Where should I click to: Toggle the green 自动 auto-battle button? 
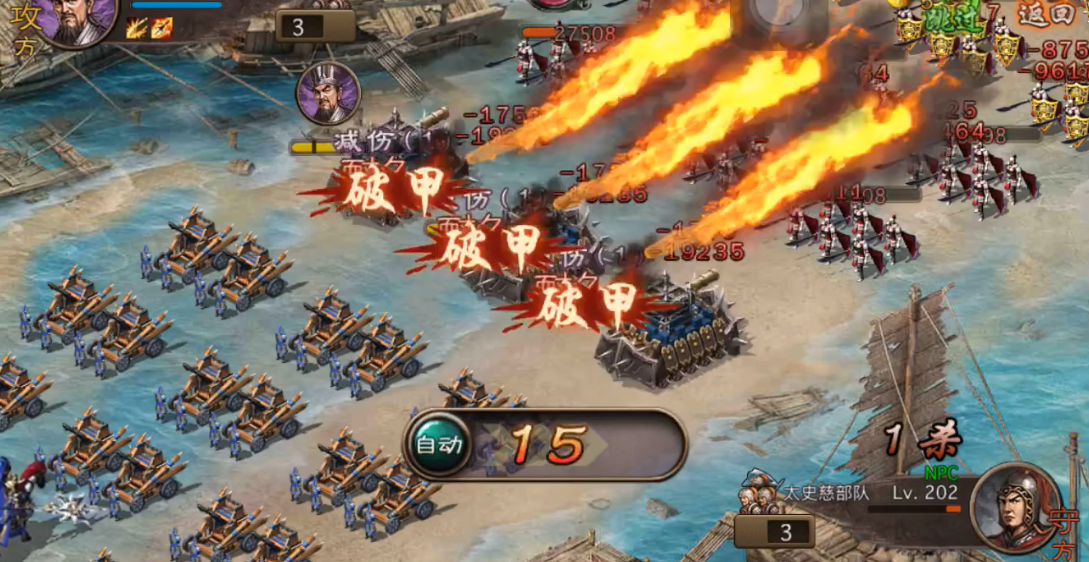coord(439,444)
